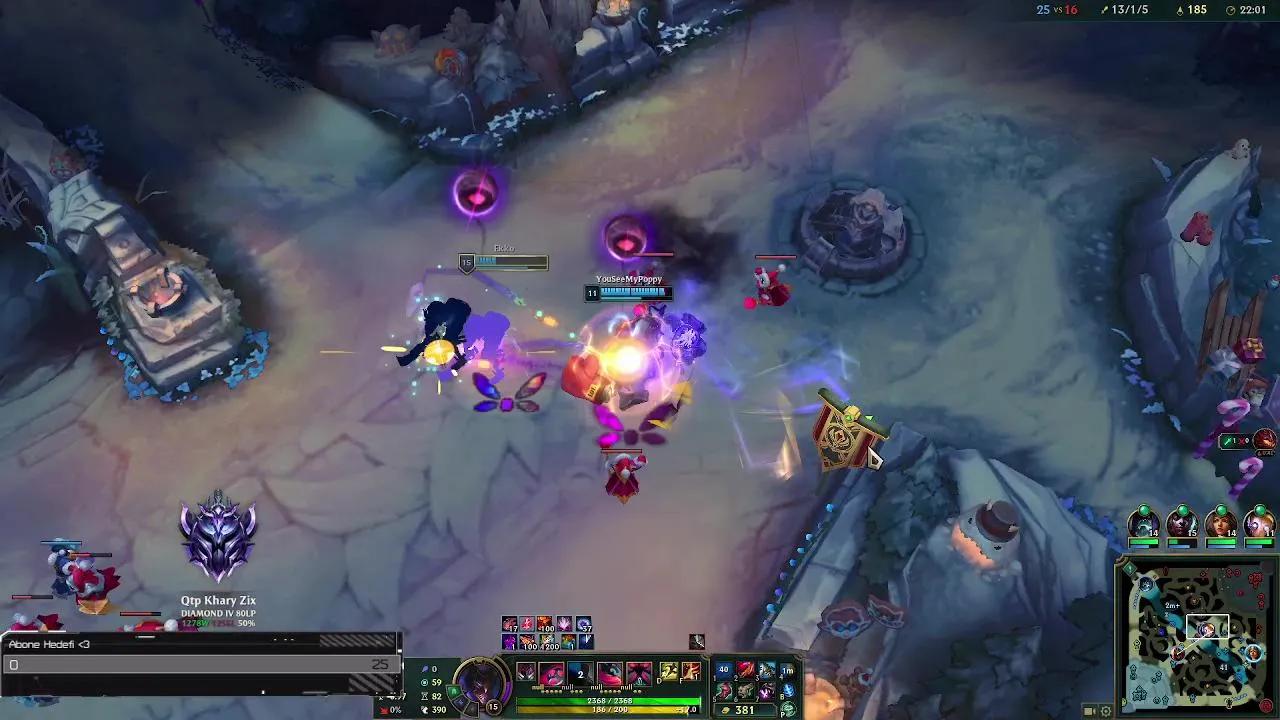Click the W ability icon showing 2 charges

[580, 673]
